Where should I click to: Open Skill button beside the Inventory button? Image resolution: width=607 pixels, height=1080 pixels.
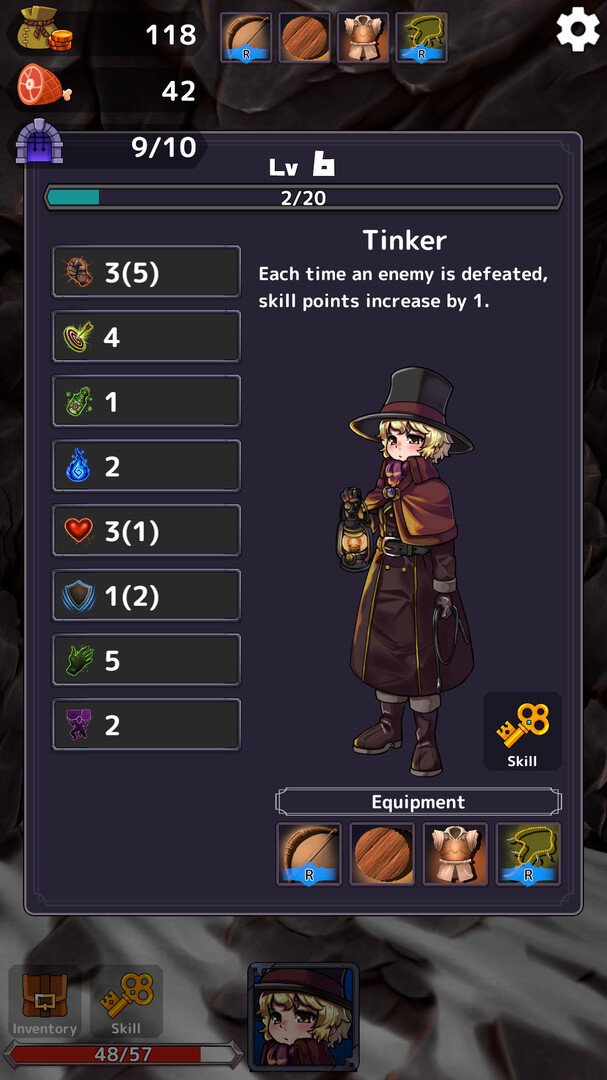tap(126, 1001)
